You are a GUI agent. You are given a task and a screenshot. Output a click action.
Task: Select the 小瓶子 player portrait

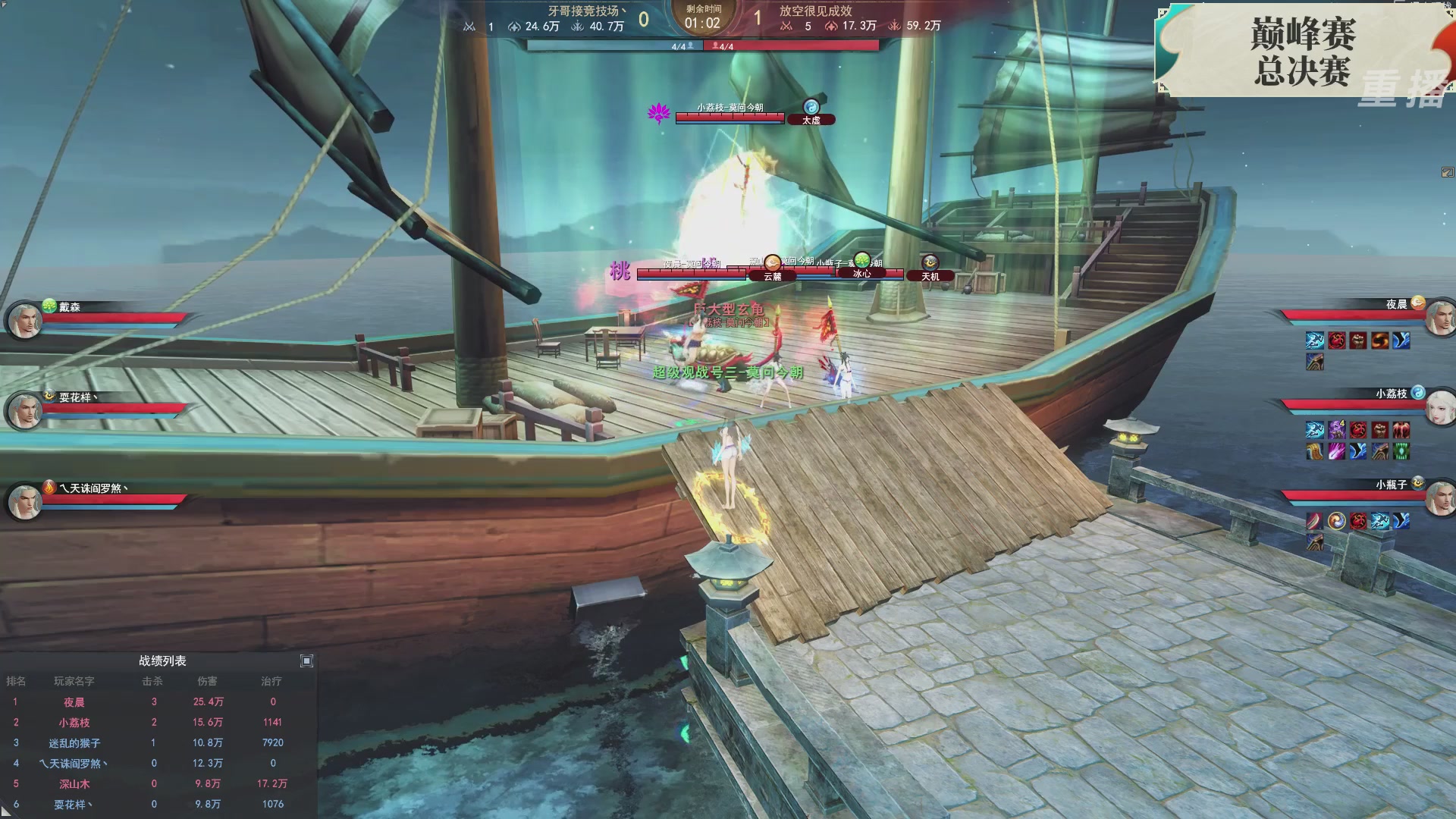1440,499
